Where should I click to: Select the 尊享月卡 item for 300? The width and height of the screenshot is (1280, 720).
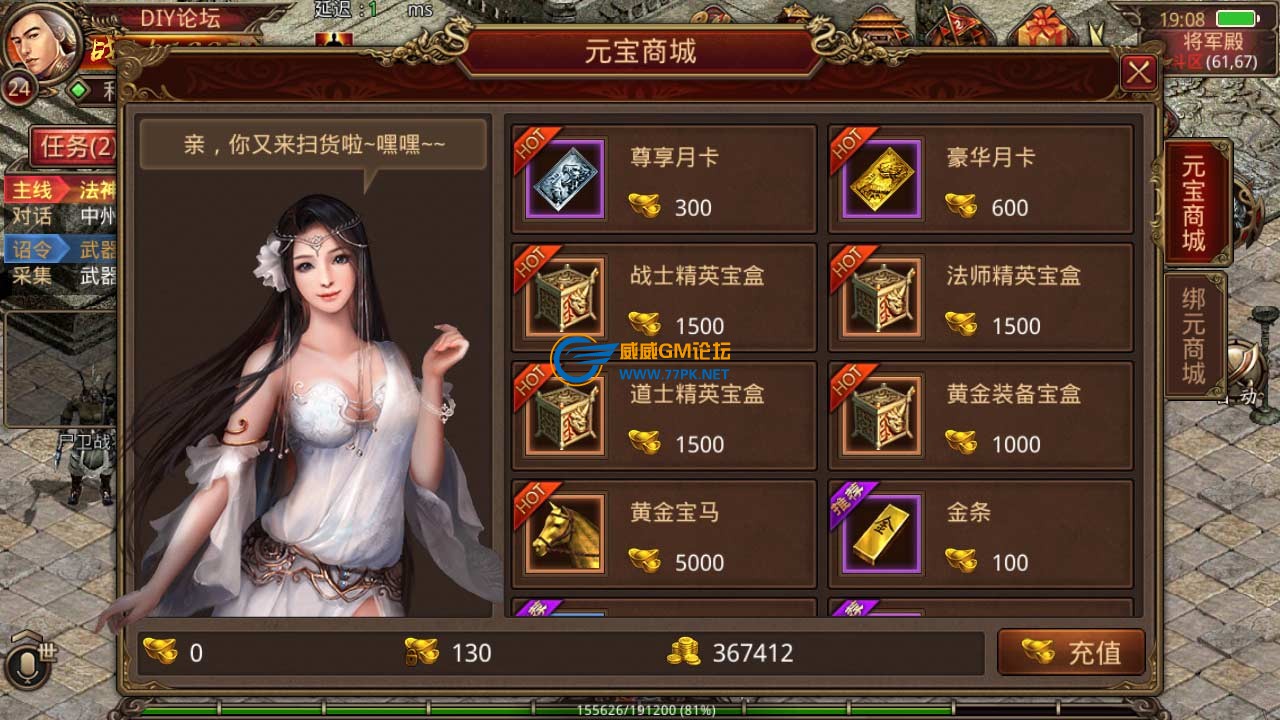point(663,180)
